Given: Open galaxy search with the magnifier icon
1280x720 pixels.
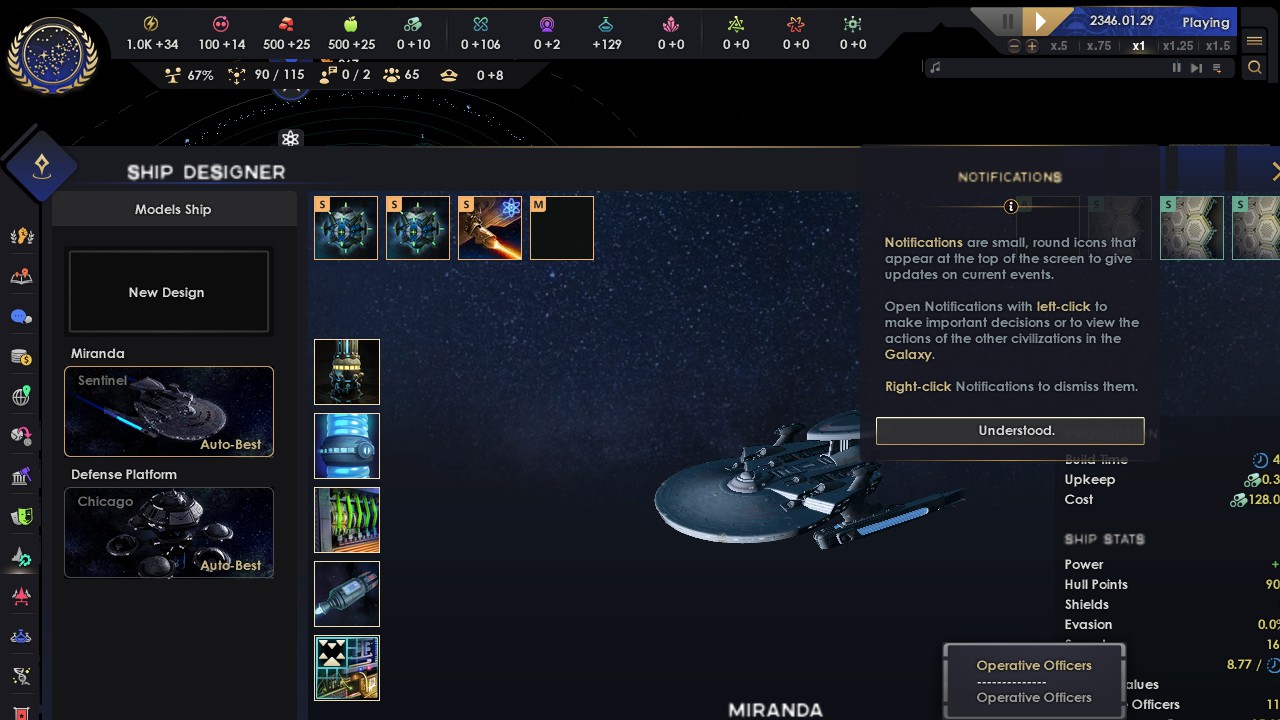Looking at the screenshot, I should [x=1256, y=68].
